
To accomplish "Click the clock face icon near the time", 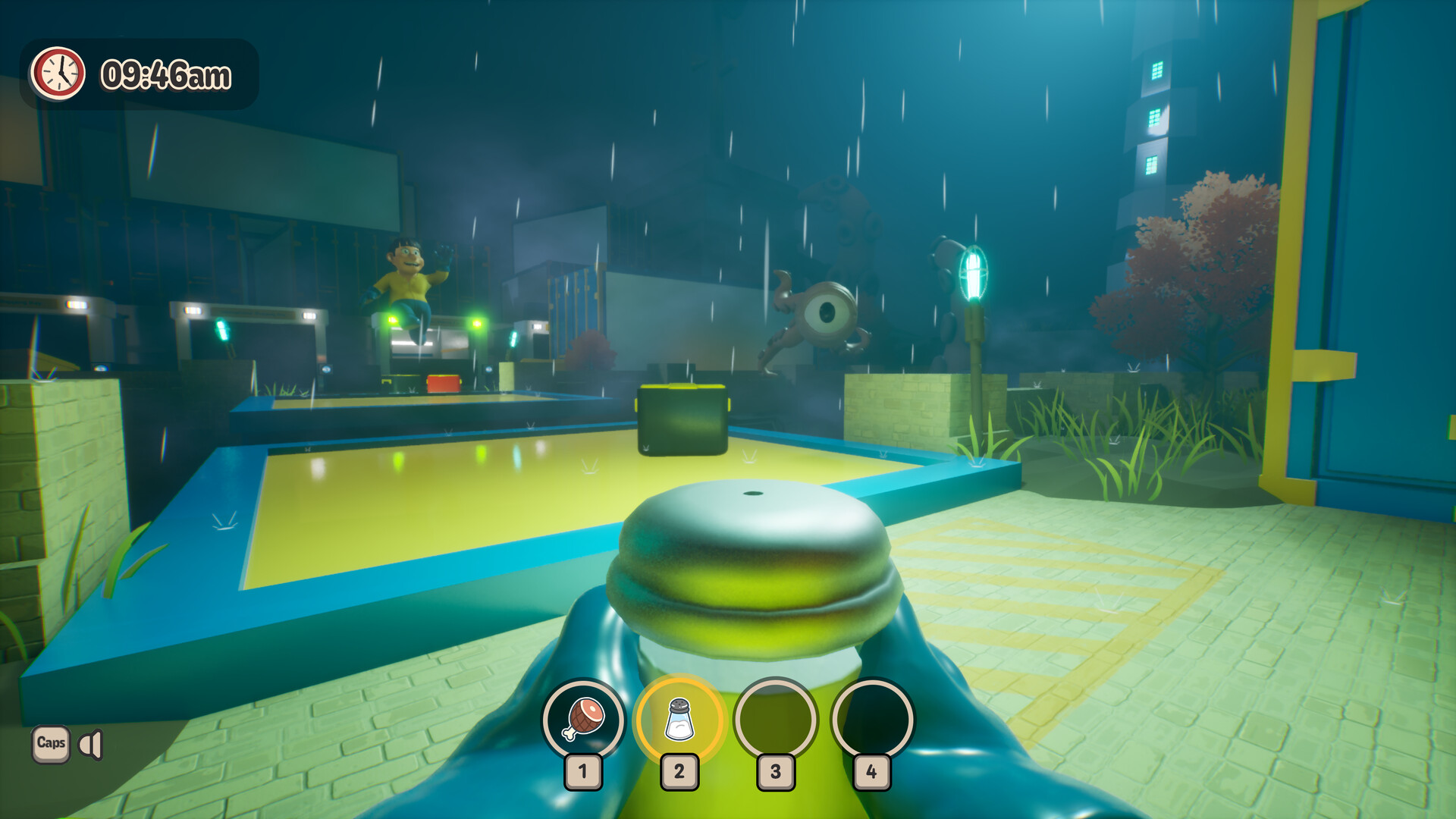I will [x=58, y=74].
